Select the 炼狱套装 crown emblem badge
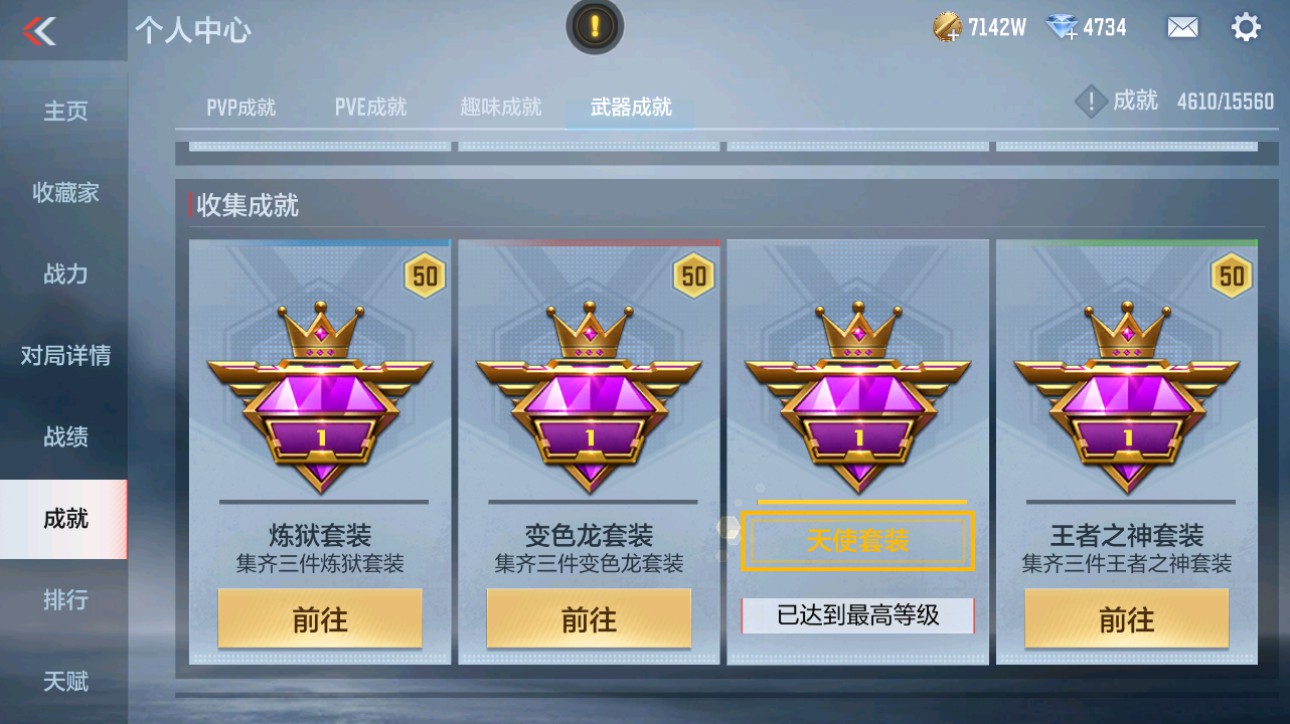Screen dimensions: 1290x724 (x=320, y=395)
